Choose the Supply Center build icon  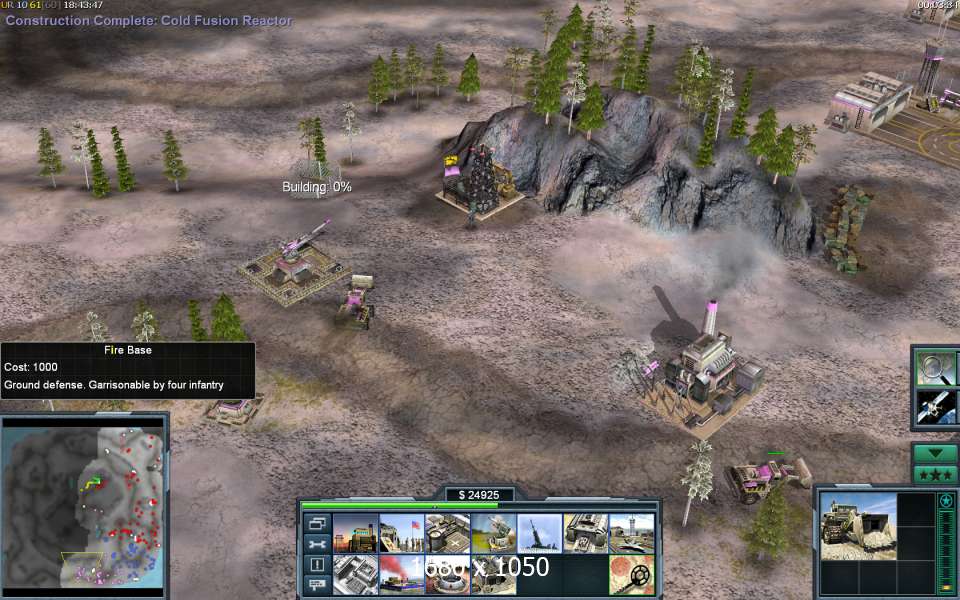coord(447,533)
